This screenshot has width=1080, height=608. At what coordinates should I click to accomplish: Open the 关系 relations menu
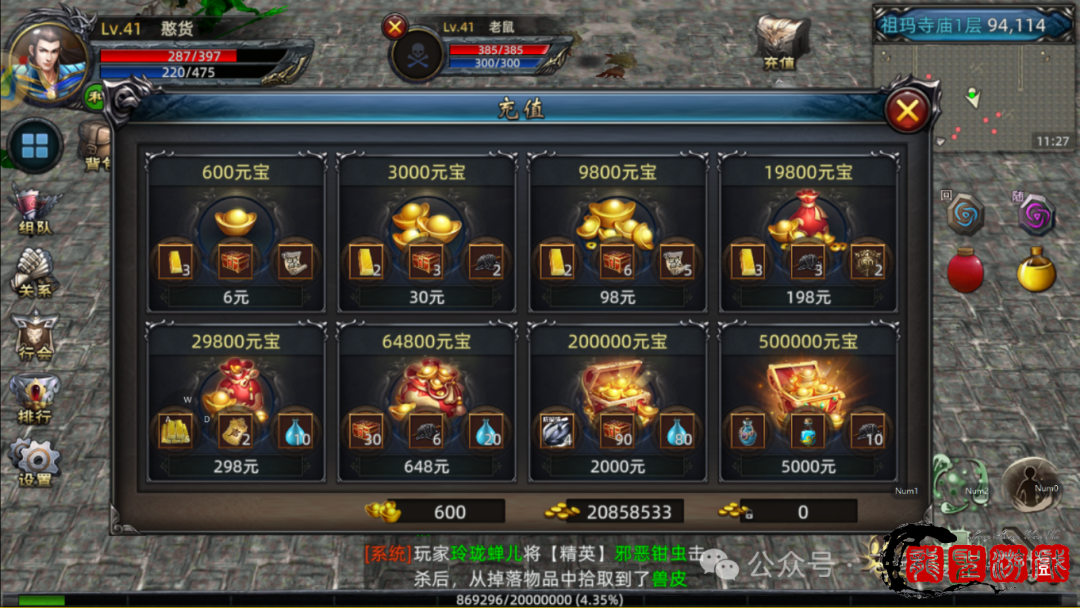point(35,274)
